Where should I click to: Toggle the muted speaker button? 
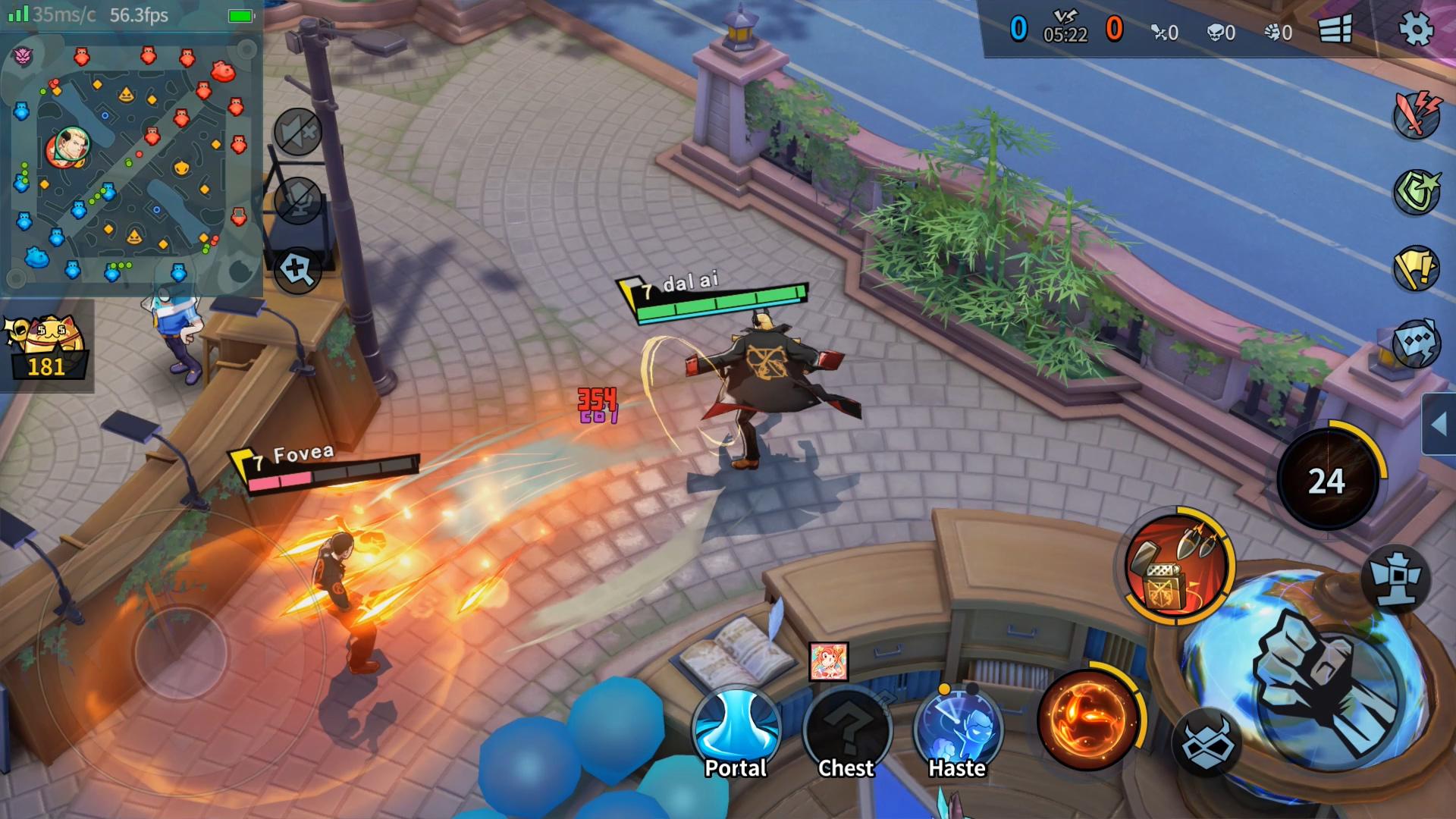click(297, 133)
